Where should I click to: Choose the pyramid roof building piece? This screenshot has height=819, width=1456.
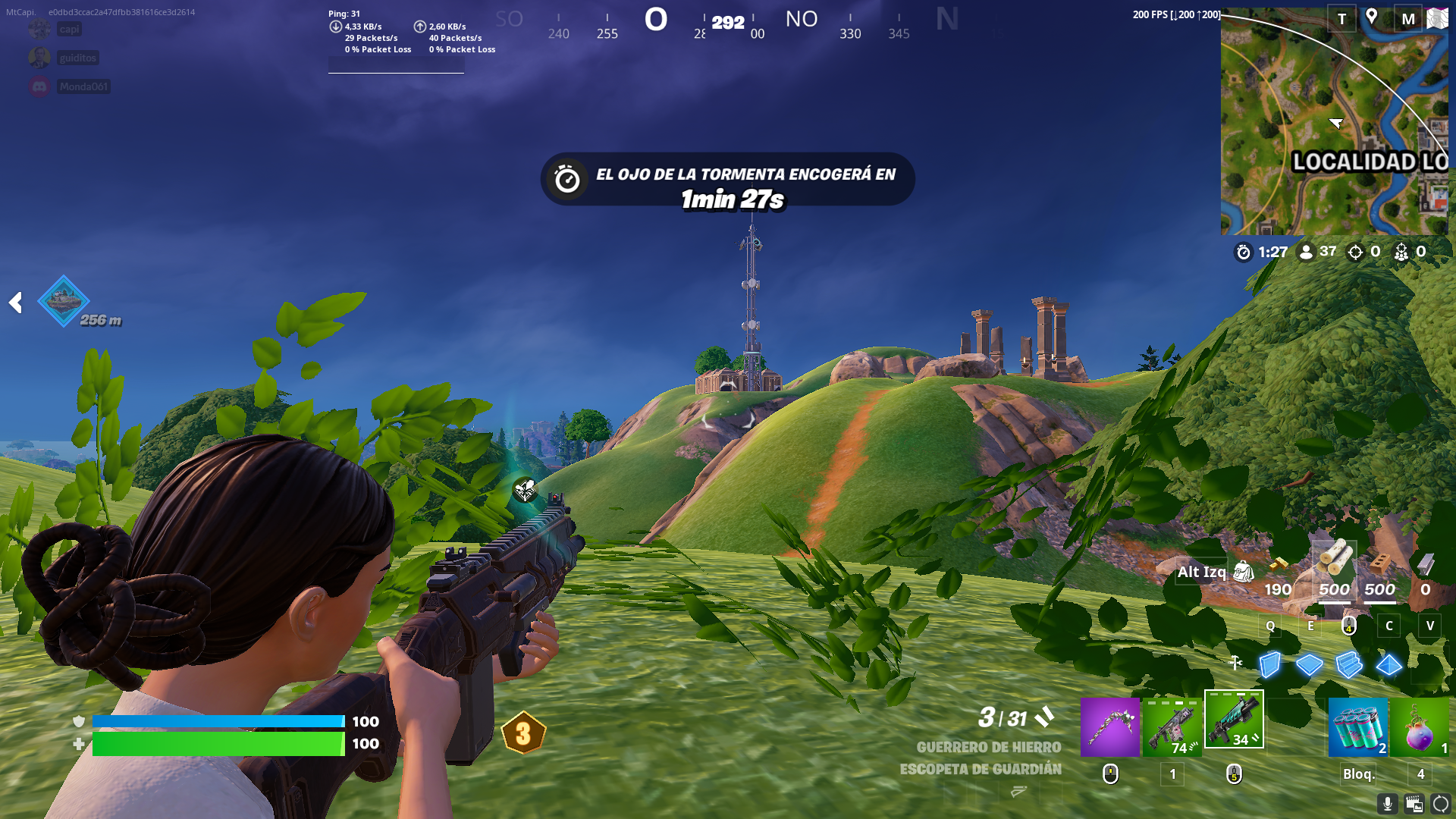pyautogui.click(x=1389, y=665)
